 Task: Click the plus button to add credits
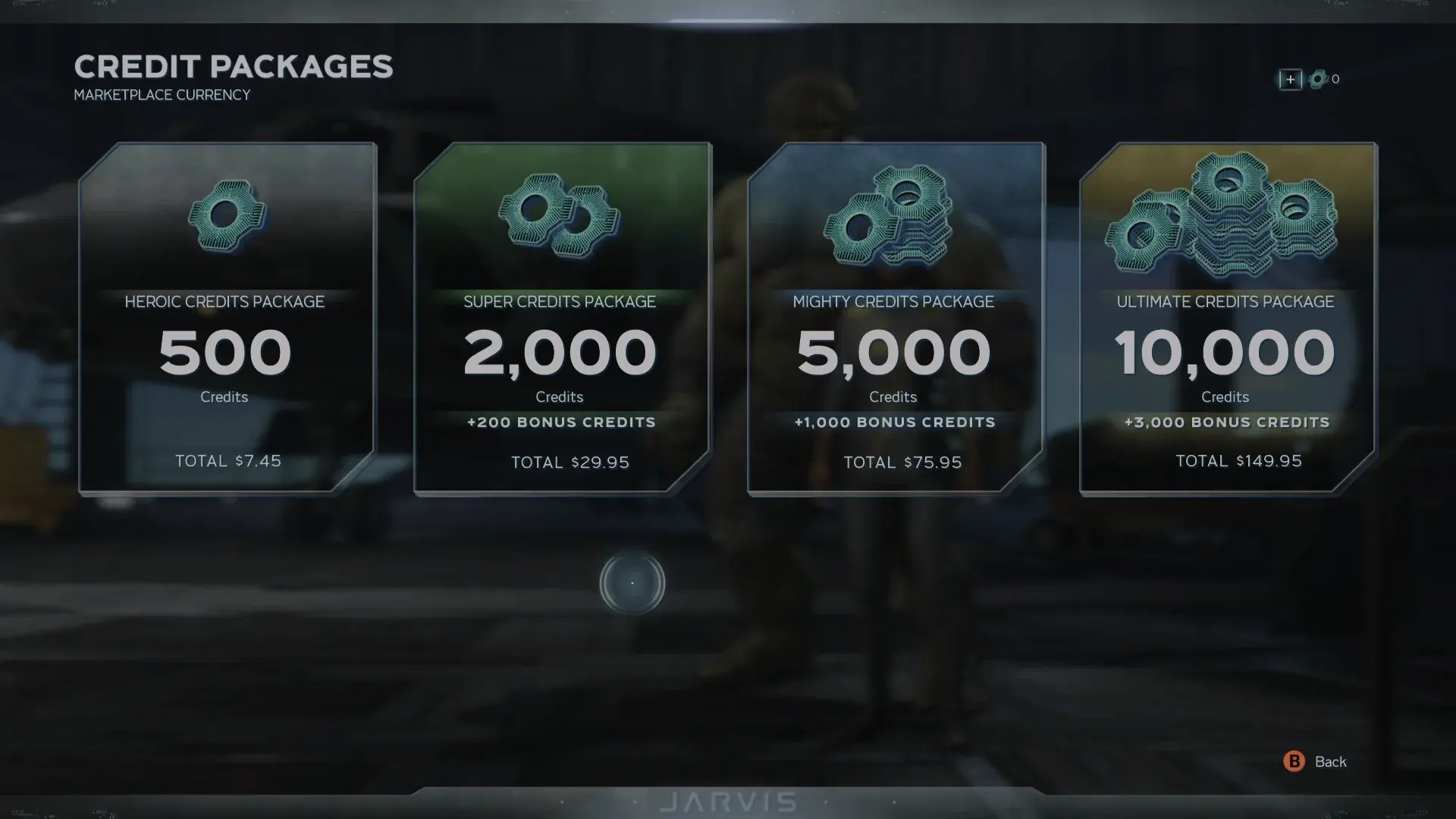pos(1290,80)
